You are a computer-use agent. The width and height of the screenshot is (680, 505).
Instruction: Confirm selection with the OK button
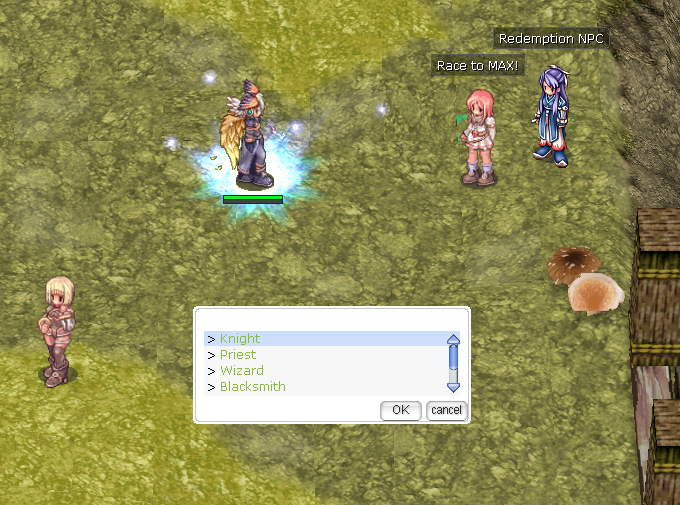pos(401,410)
